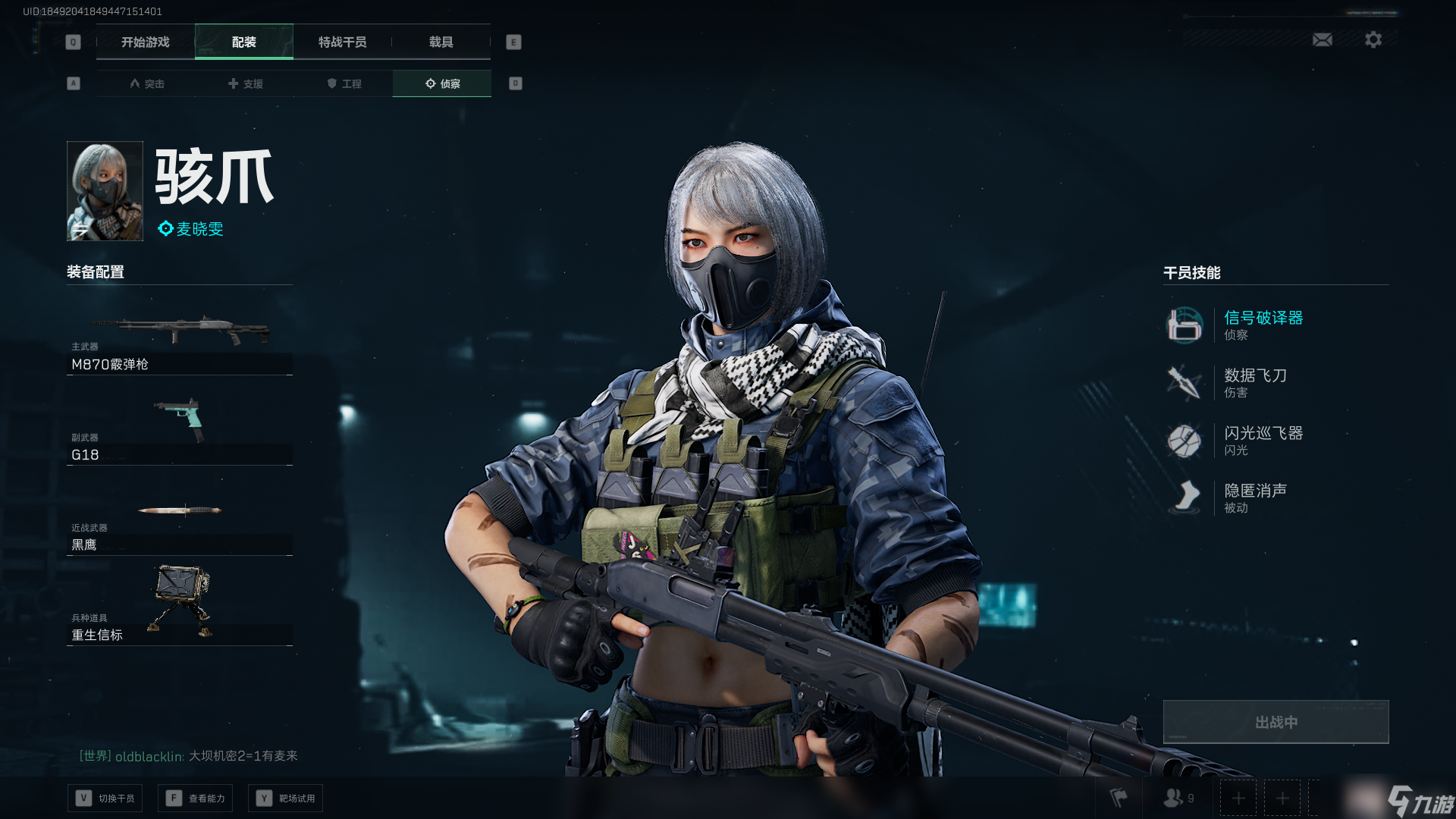View the 数据飞刀 skill
Image resolution: width=1456 pixels, height=819 pixels.
tap(1255, 382)
